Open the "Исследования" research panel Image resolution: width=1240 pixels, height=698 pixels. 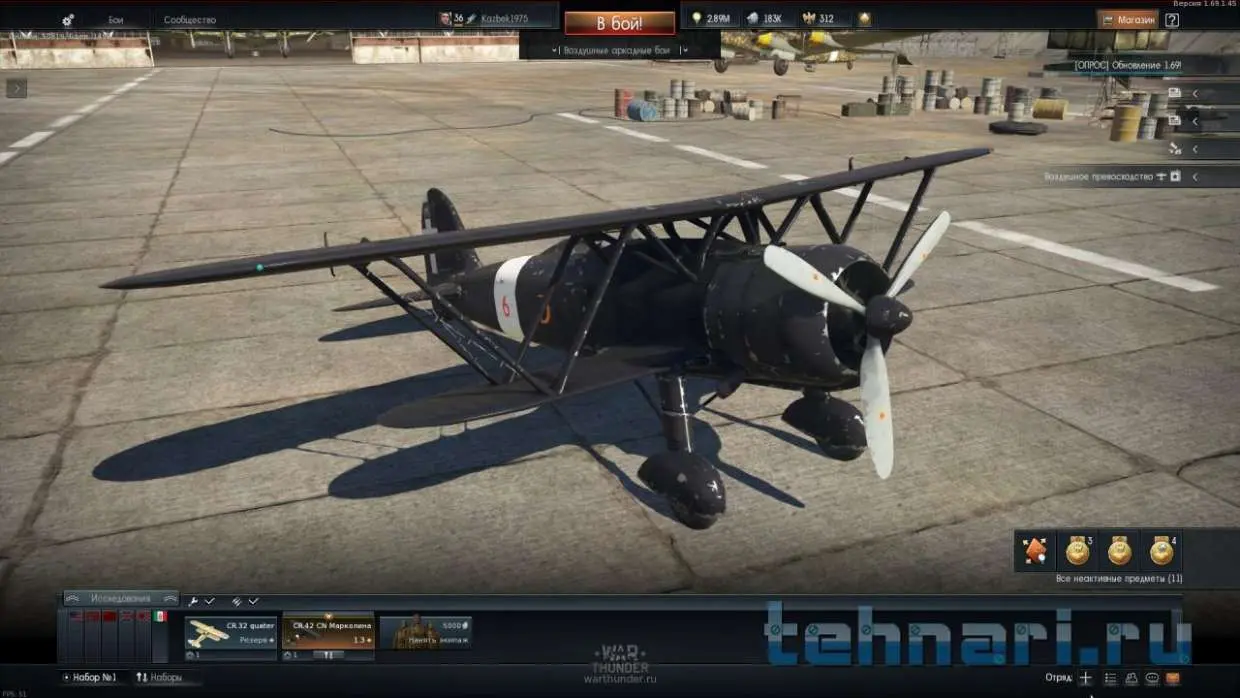120,598
